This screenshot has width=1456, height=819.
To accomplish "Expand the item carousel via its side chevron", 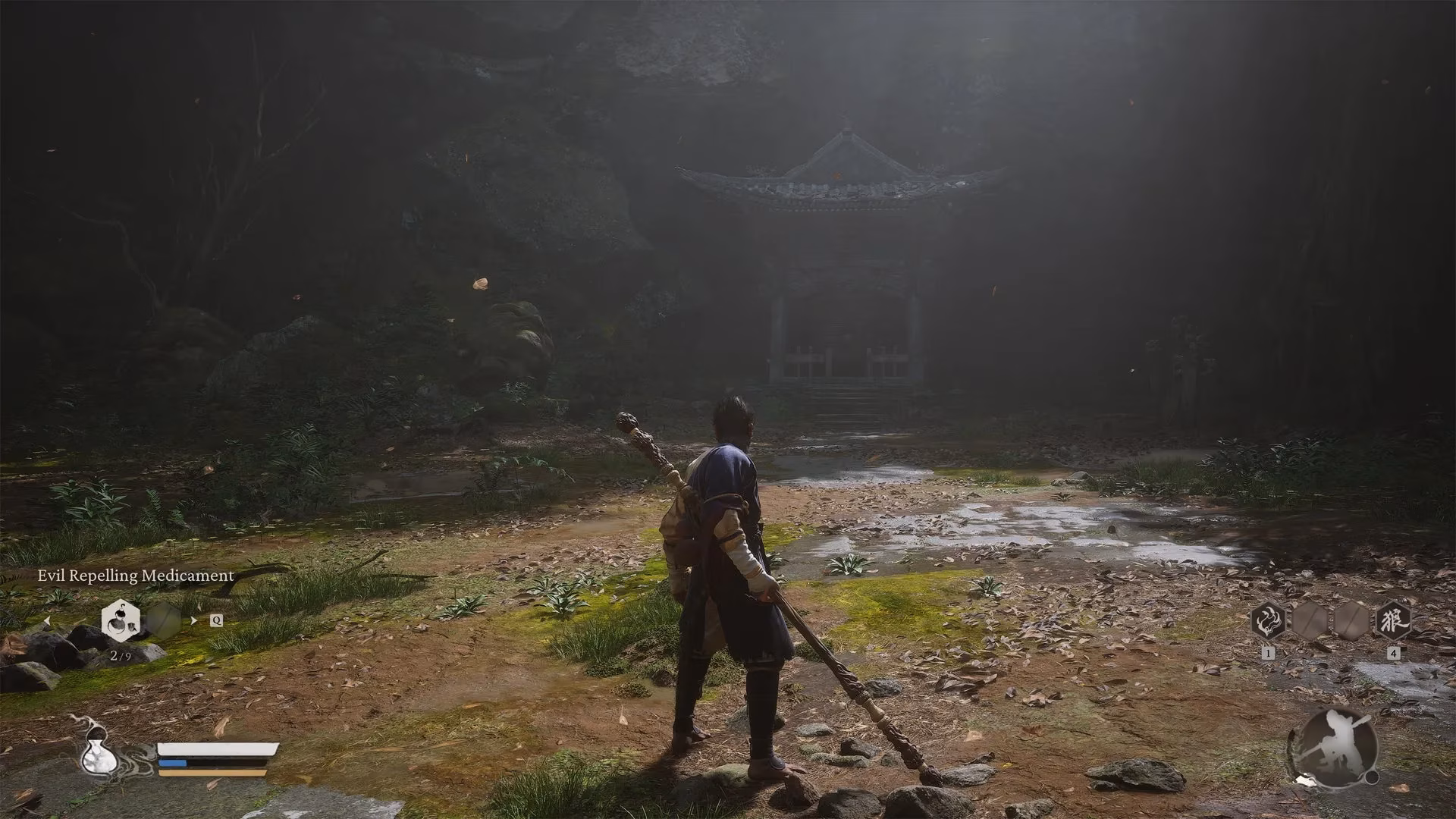I will coord(193,620).
